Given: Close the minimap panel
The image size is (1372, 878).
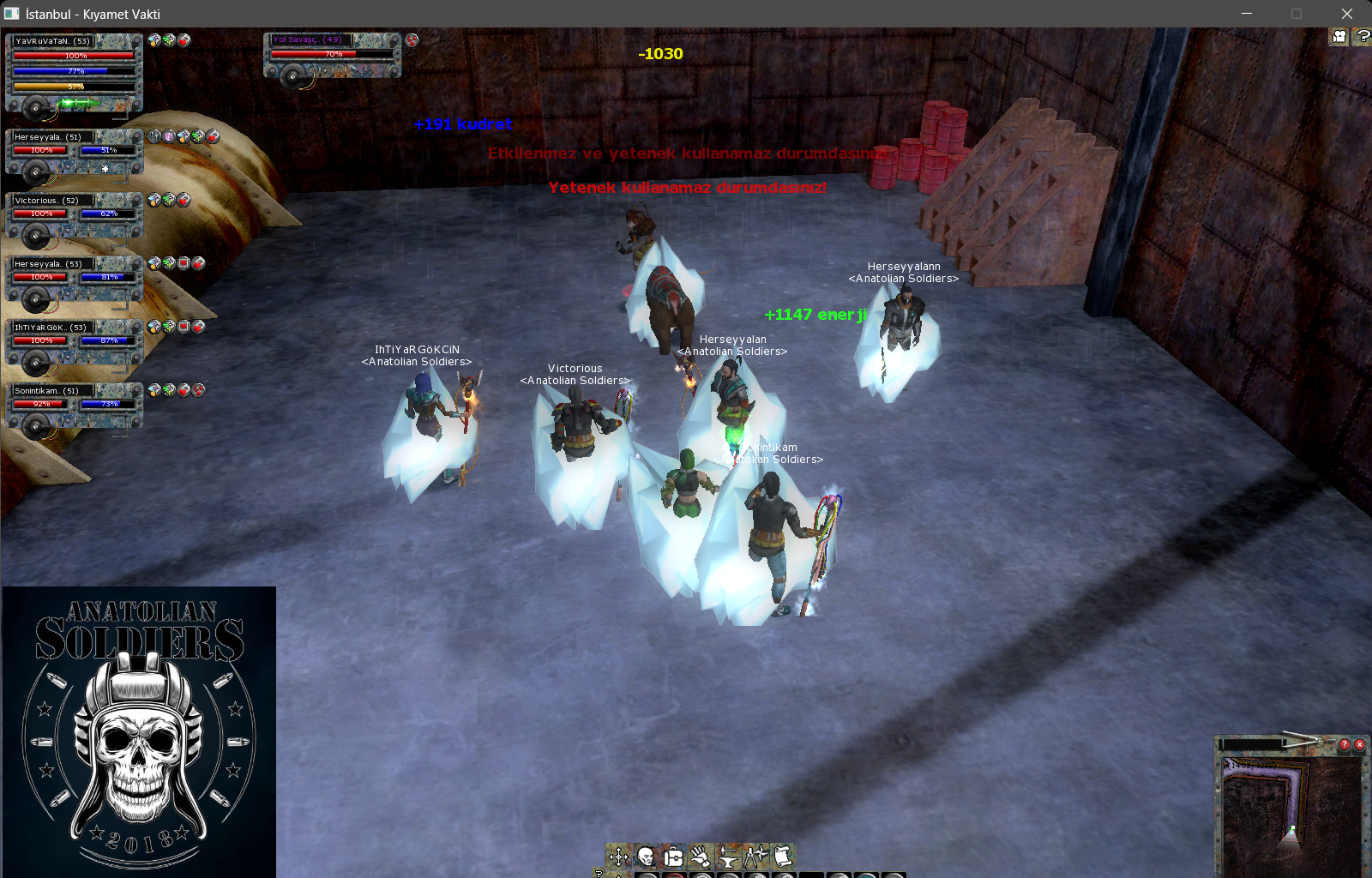Looking at the screenshot, I should [x=1359, y=744].
